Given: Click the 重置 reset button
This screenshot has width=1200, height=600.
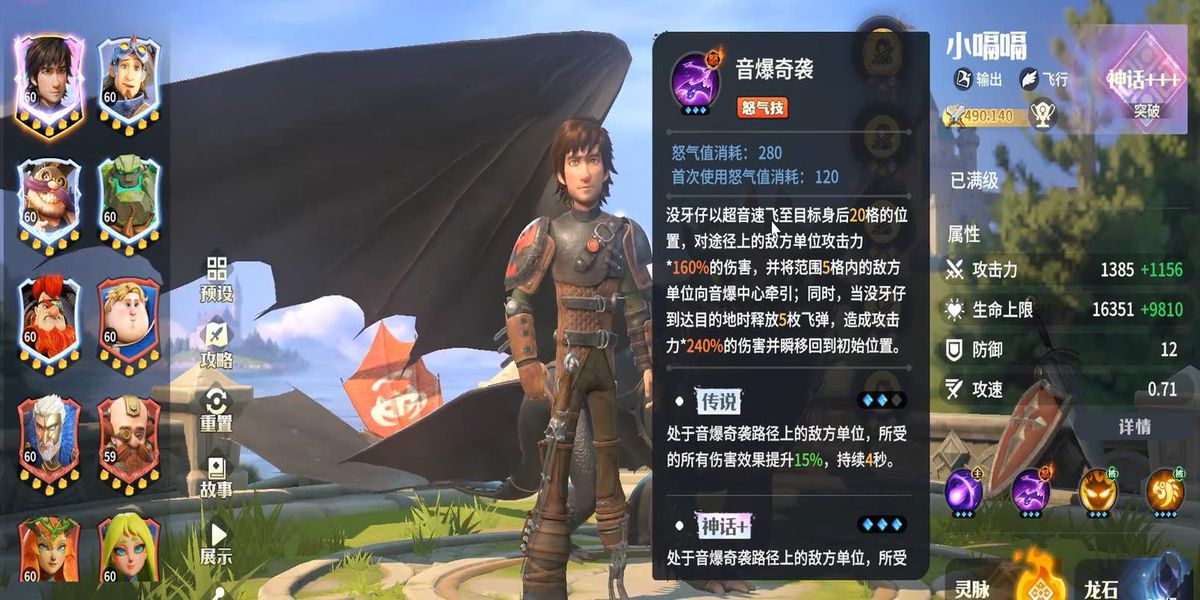Looking at the screenshot, I should [x=216, y=410].
